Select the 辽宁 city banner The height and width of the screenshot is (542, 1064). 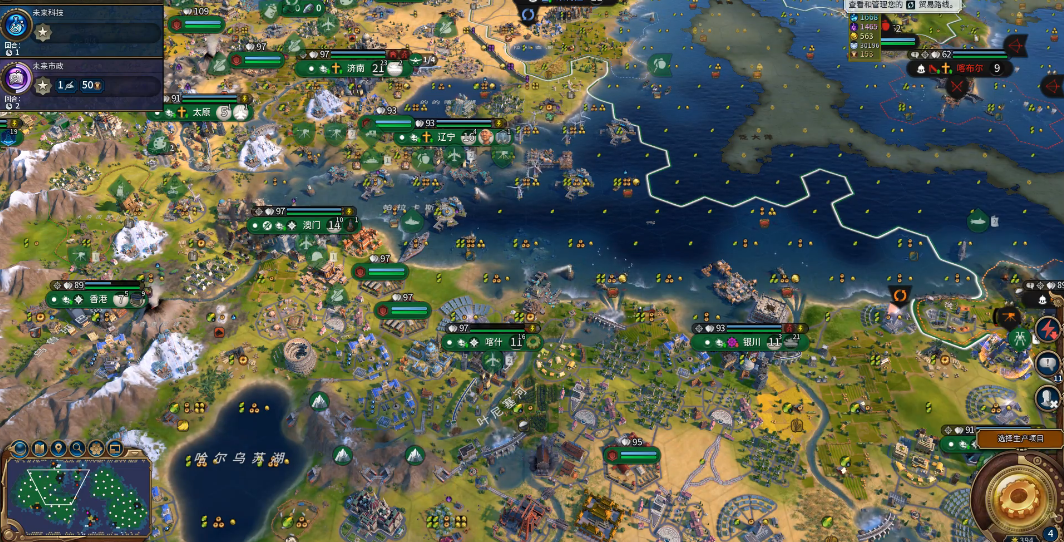coord(446,137)
